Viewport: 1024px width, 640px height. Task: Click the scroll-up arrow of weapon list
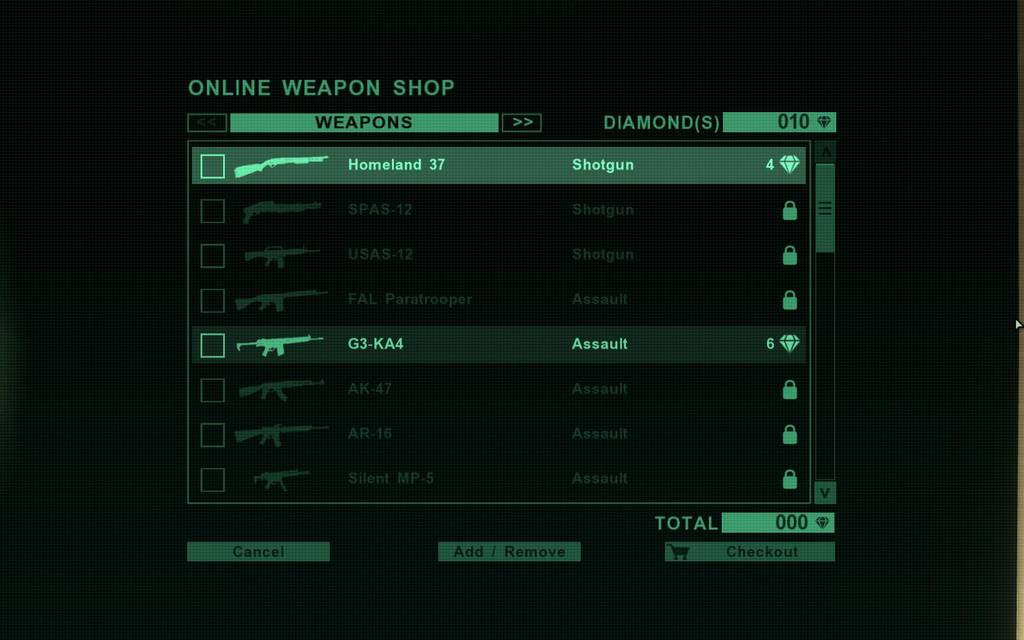click(825, 151)
